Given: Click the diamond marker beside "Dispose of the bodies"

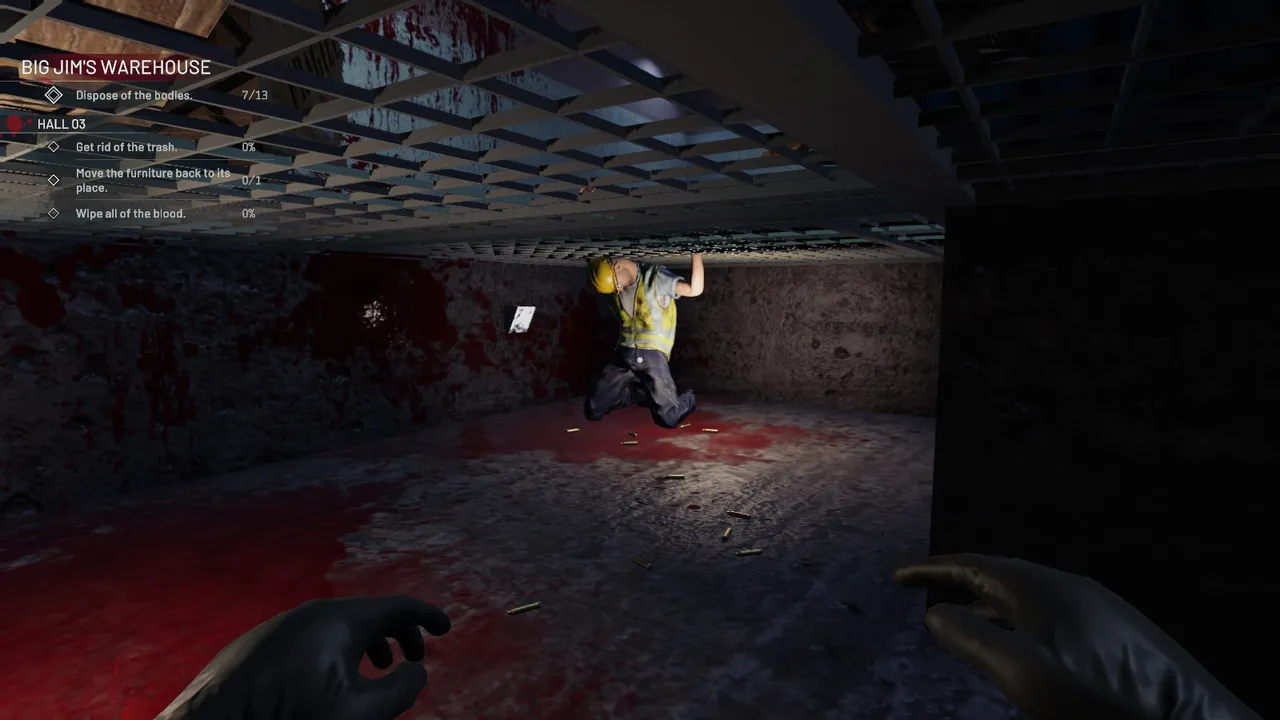Looking at the screenshot, I should tap(54, 94).
